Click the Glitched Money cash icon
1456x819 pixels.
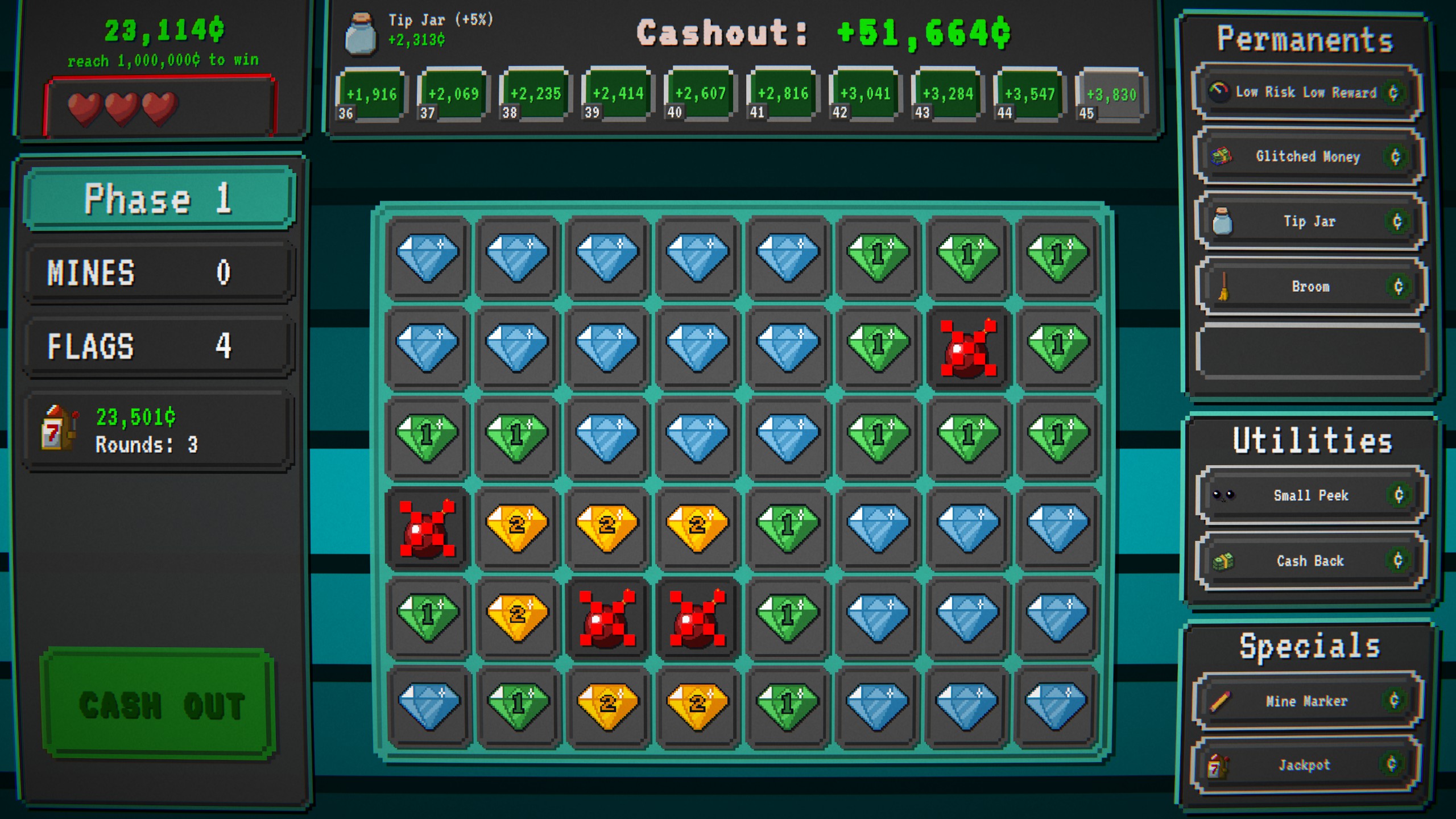point(1221,157)
